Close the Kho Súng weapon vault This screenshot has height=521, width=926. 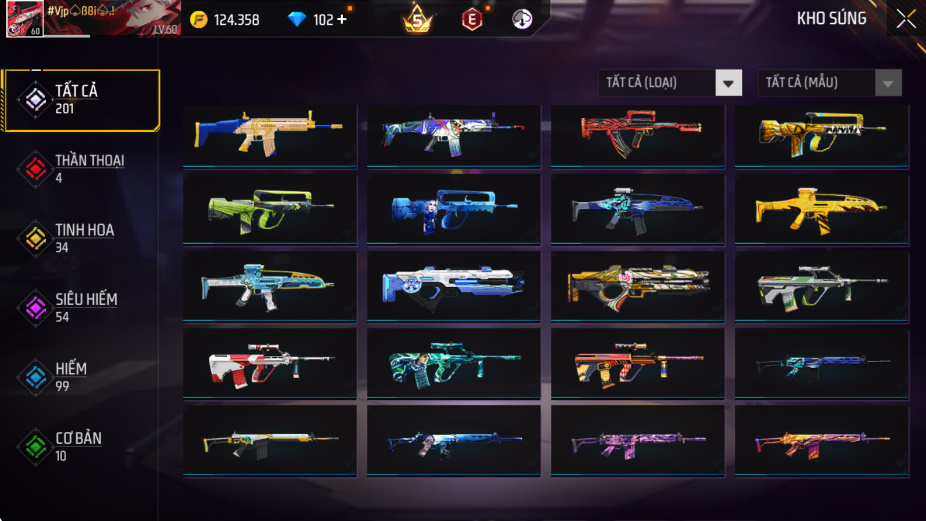905,19
